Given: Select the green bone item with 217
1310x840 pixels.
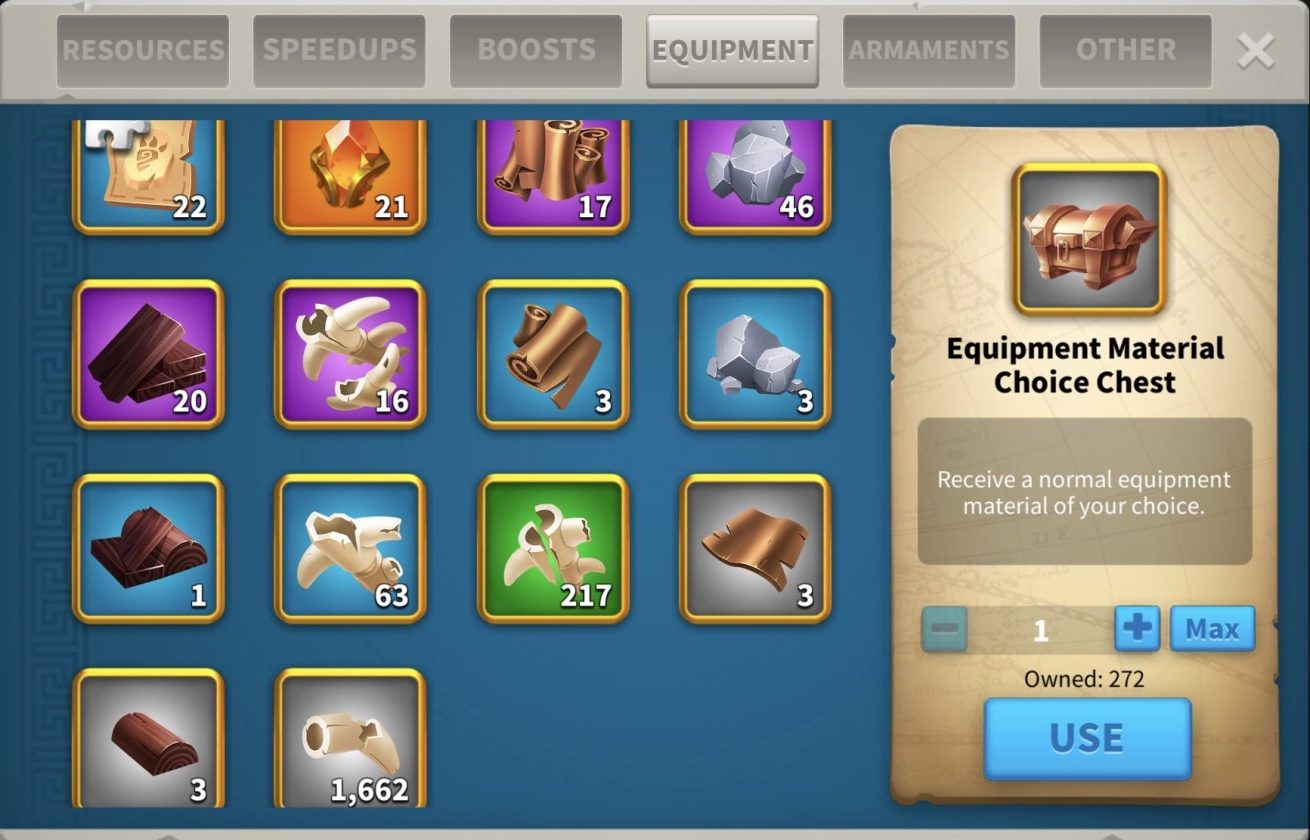Looking at the screenshot, I should pos(553,548).
